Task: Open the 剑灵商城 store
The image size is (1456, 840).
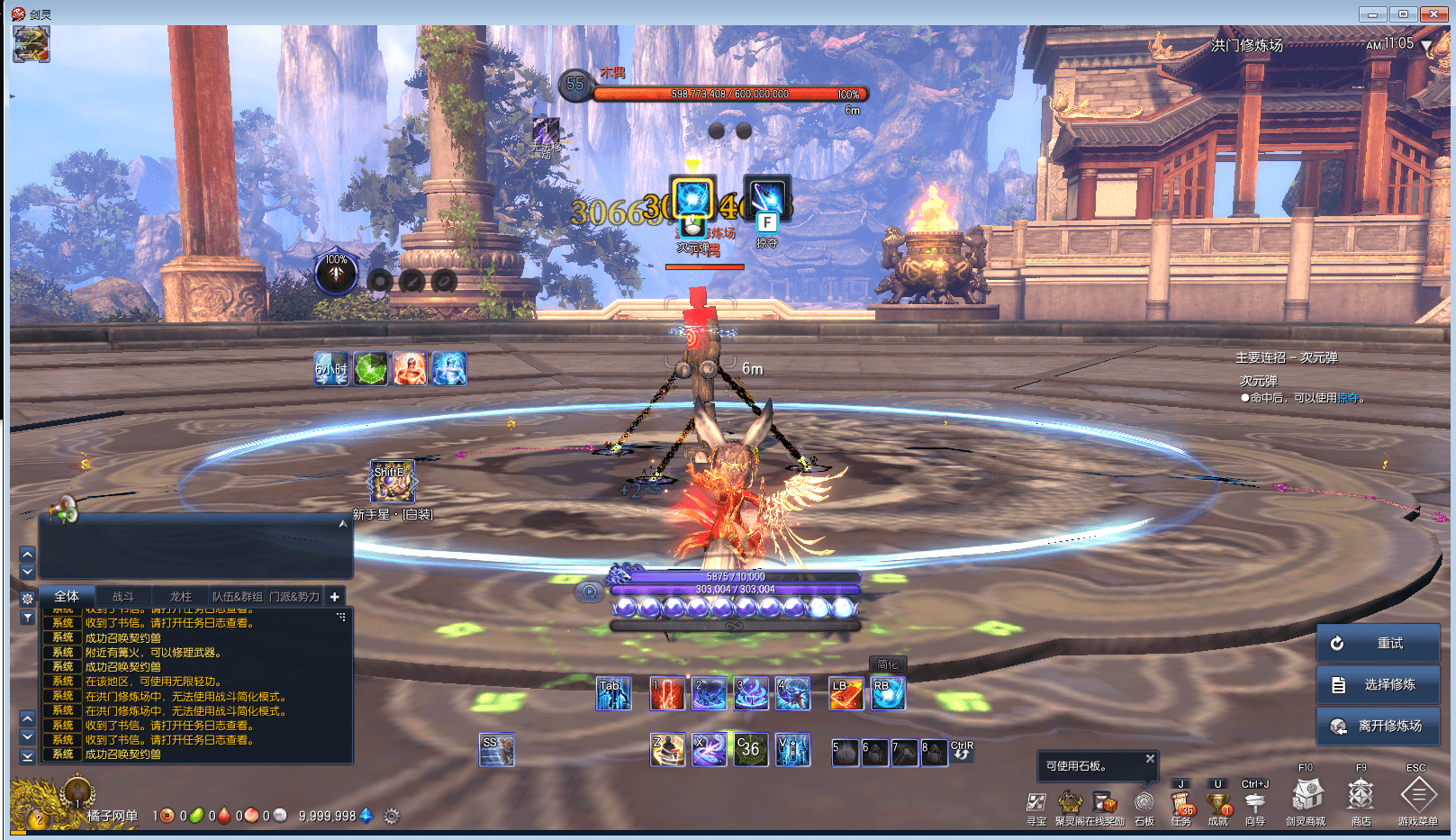Action: (1306, 796)
